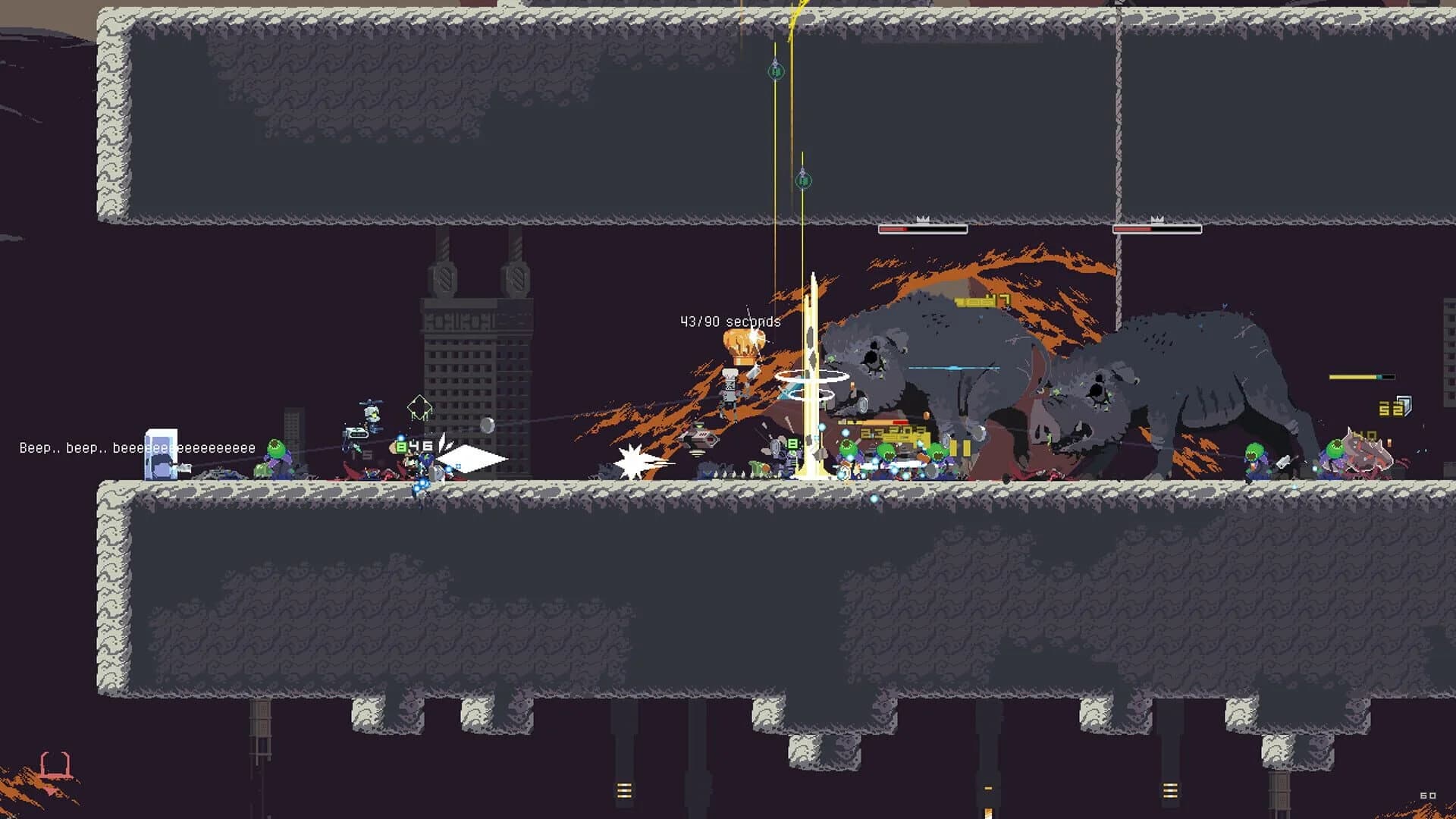1456x819 pixels.
Task: Select the green drone indicator at top of screen
Action: [775, 72]
